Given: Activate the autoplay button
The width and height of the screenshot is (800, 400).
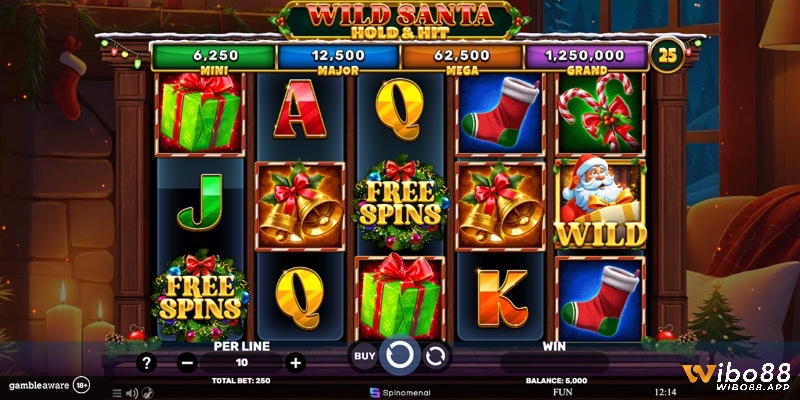Looking at the screenshot, I should (437, 355).
